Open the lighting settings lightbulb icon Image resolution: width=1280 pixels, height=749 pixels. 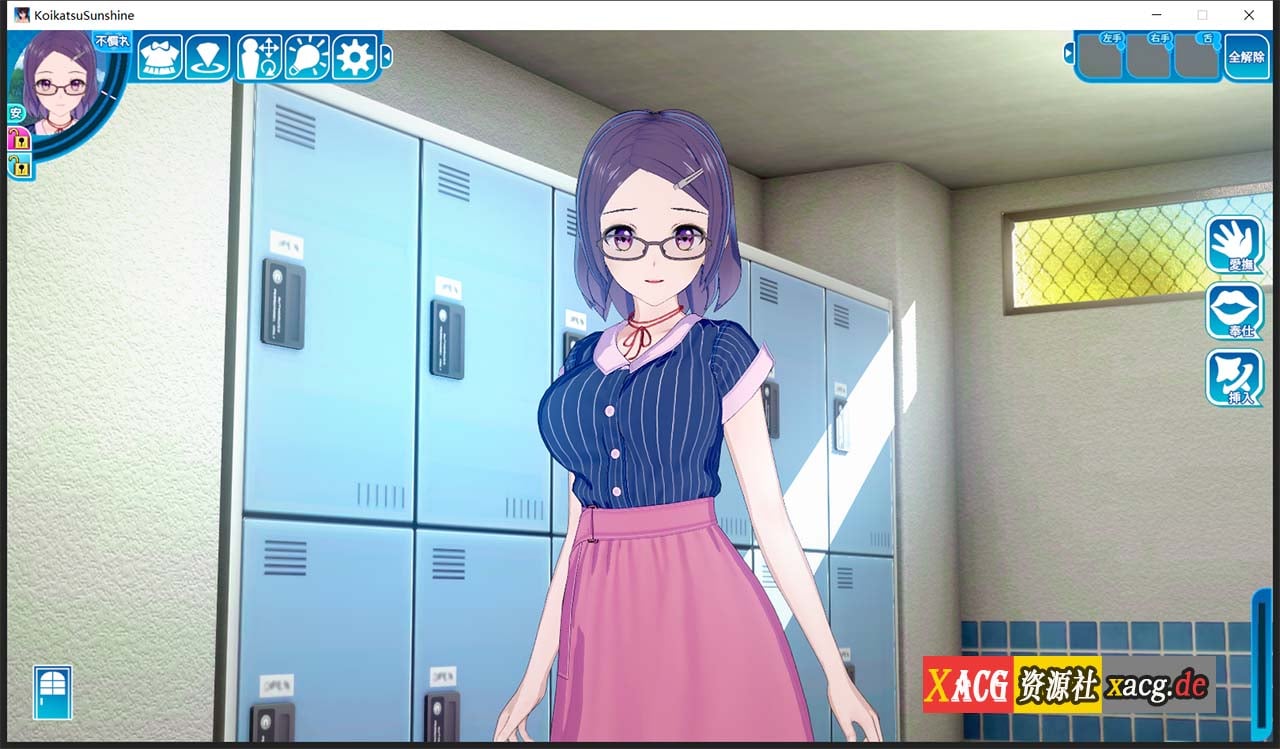pyautogui.click(x=307, y=57)
